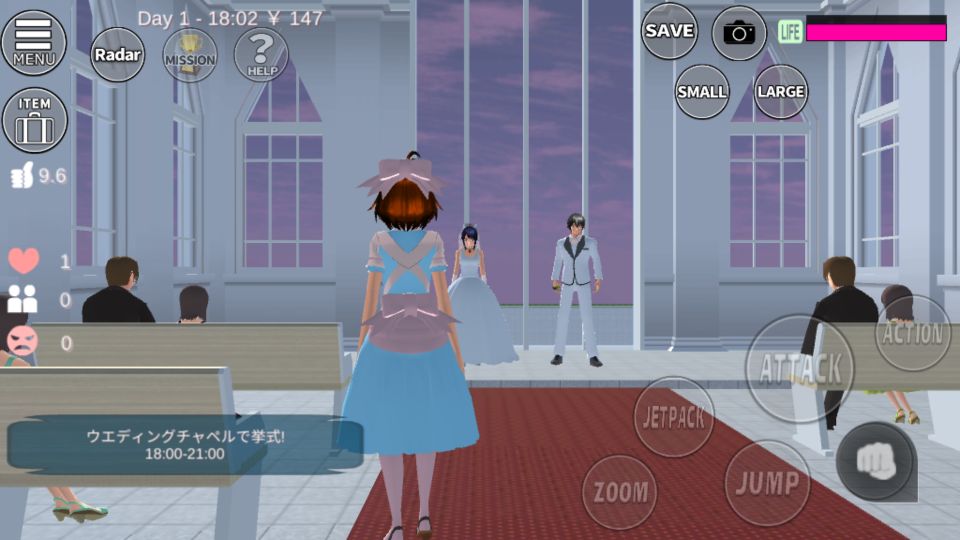Screen dimensions: 960x540
Task: Select the LARGE size button
Action: [781, 91]
